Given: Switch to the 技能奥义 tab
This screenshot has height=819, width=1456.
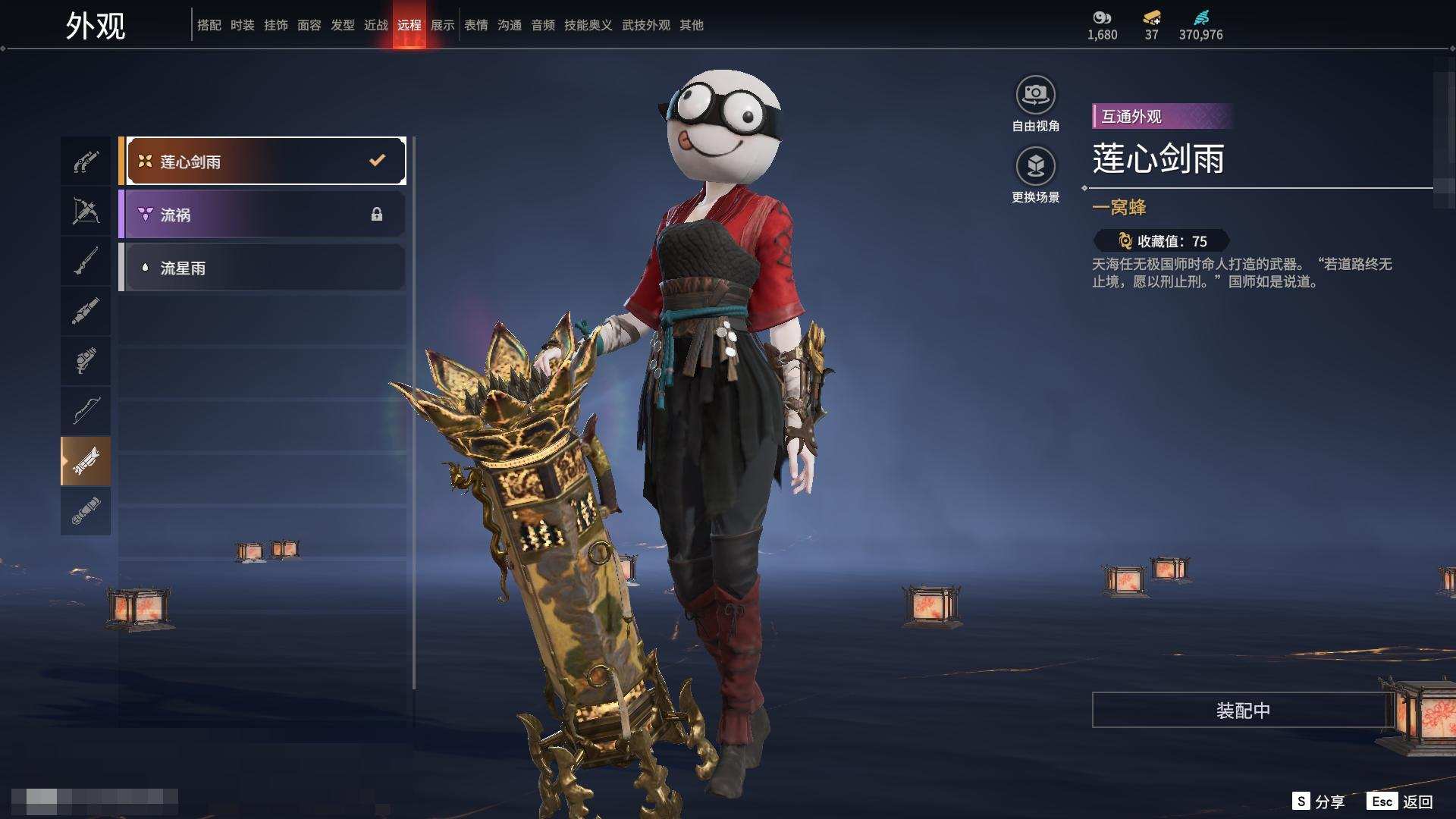Looking at the screenshot, I should [x=588, y=25].
